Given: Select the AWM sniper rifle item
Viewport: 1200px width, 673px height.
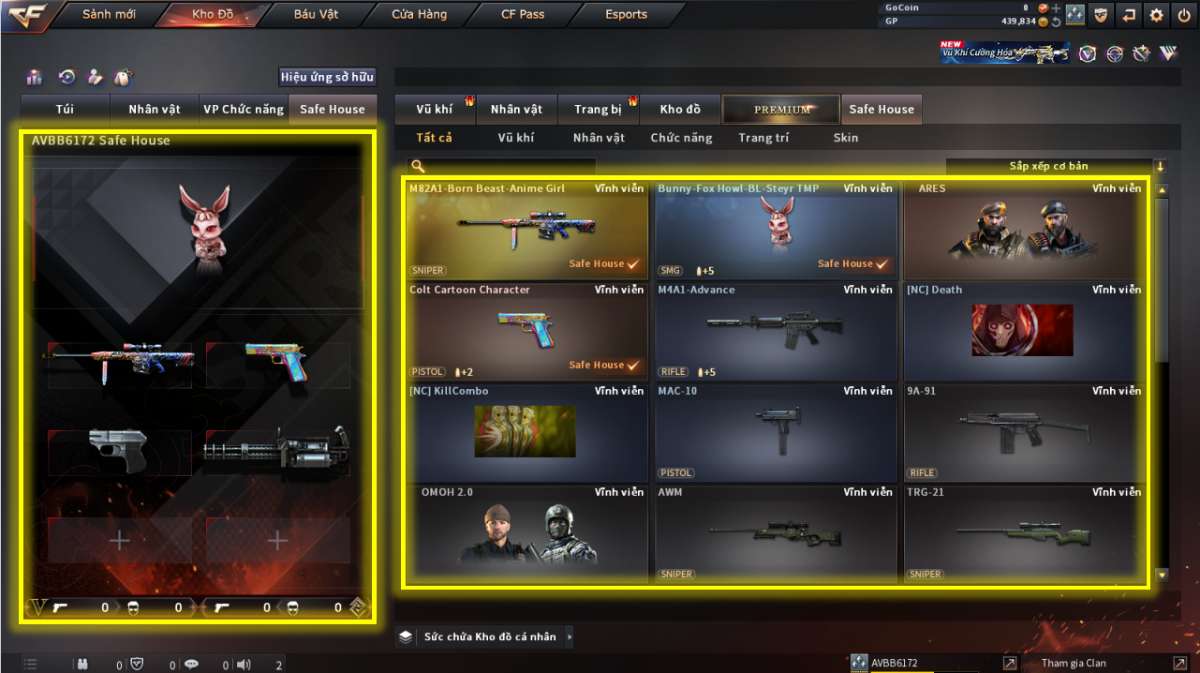Looking at the screenshot, I should 775,533.
